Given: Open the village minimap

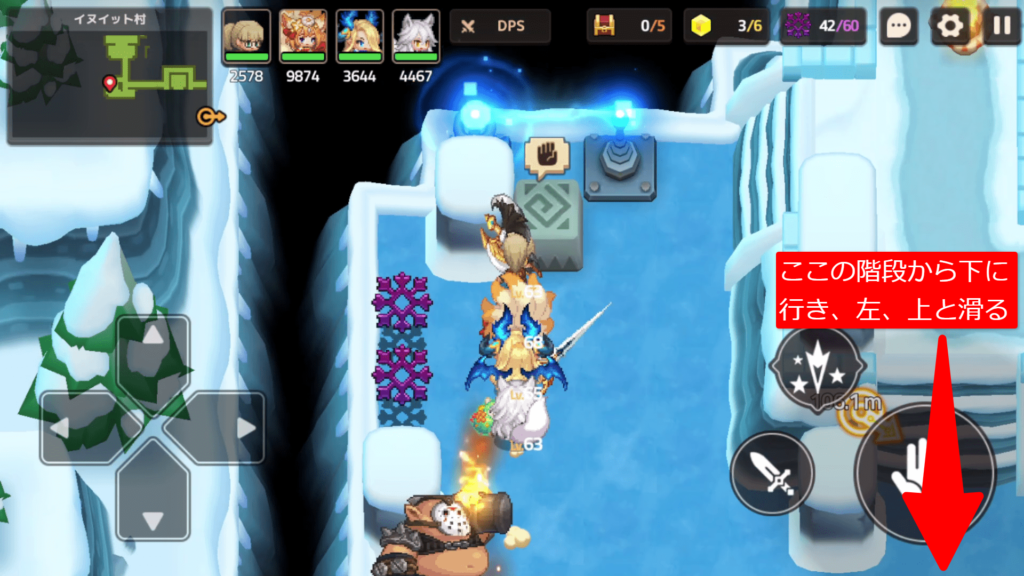Looking at the screenshot, I should (x=110, y=77).
